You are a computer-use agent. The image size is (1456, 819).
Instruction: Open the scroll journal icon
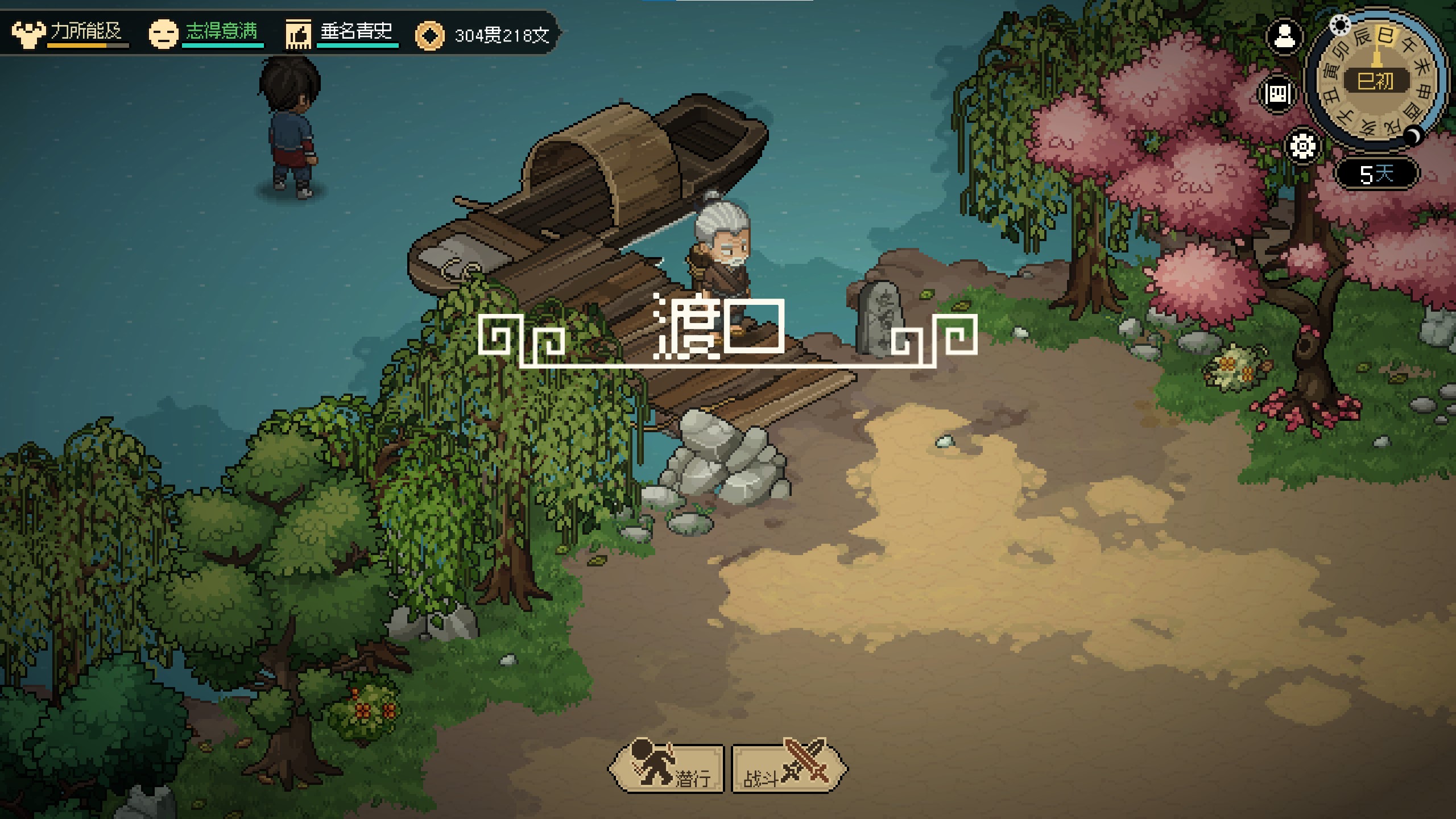click(x=1278, y=93)
